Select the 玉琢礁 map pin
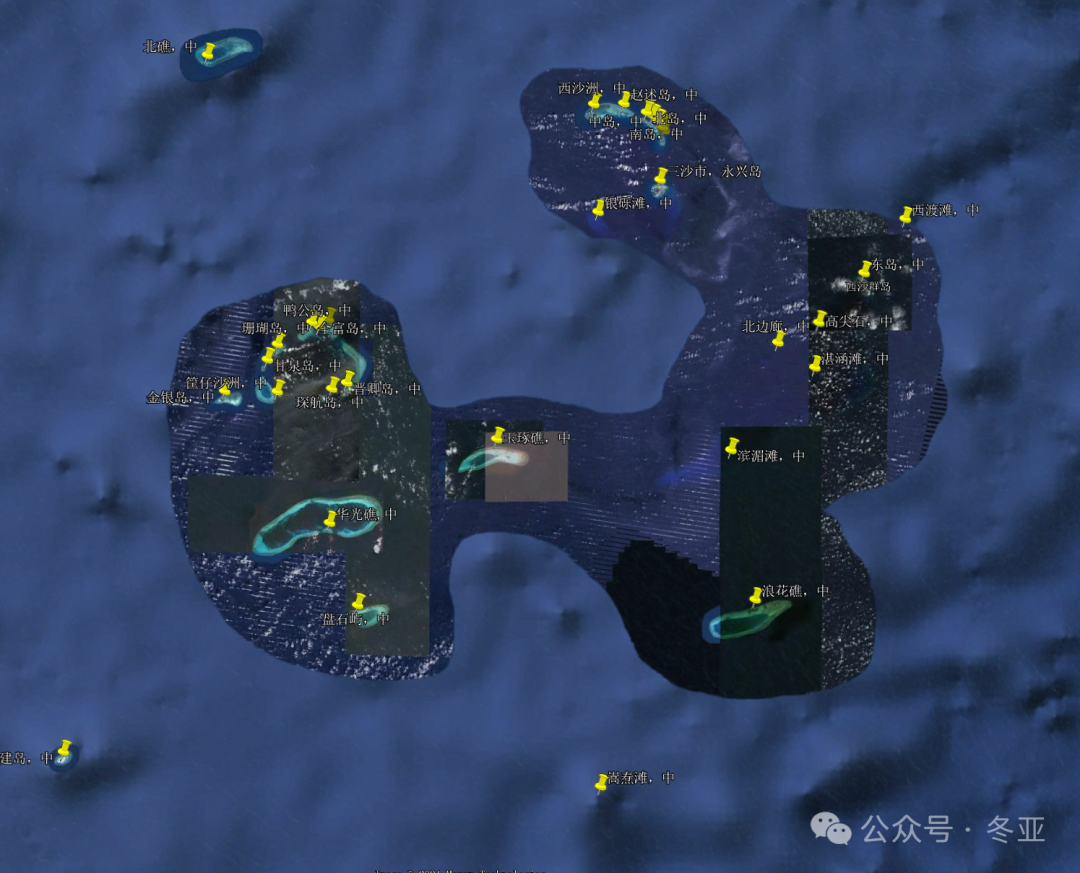This screenshot has height=873, width=1080. click(498, 435)
